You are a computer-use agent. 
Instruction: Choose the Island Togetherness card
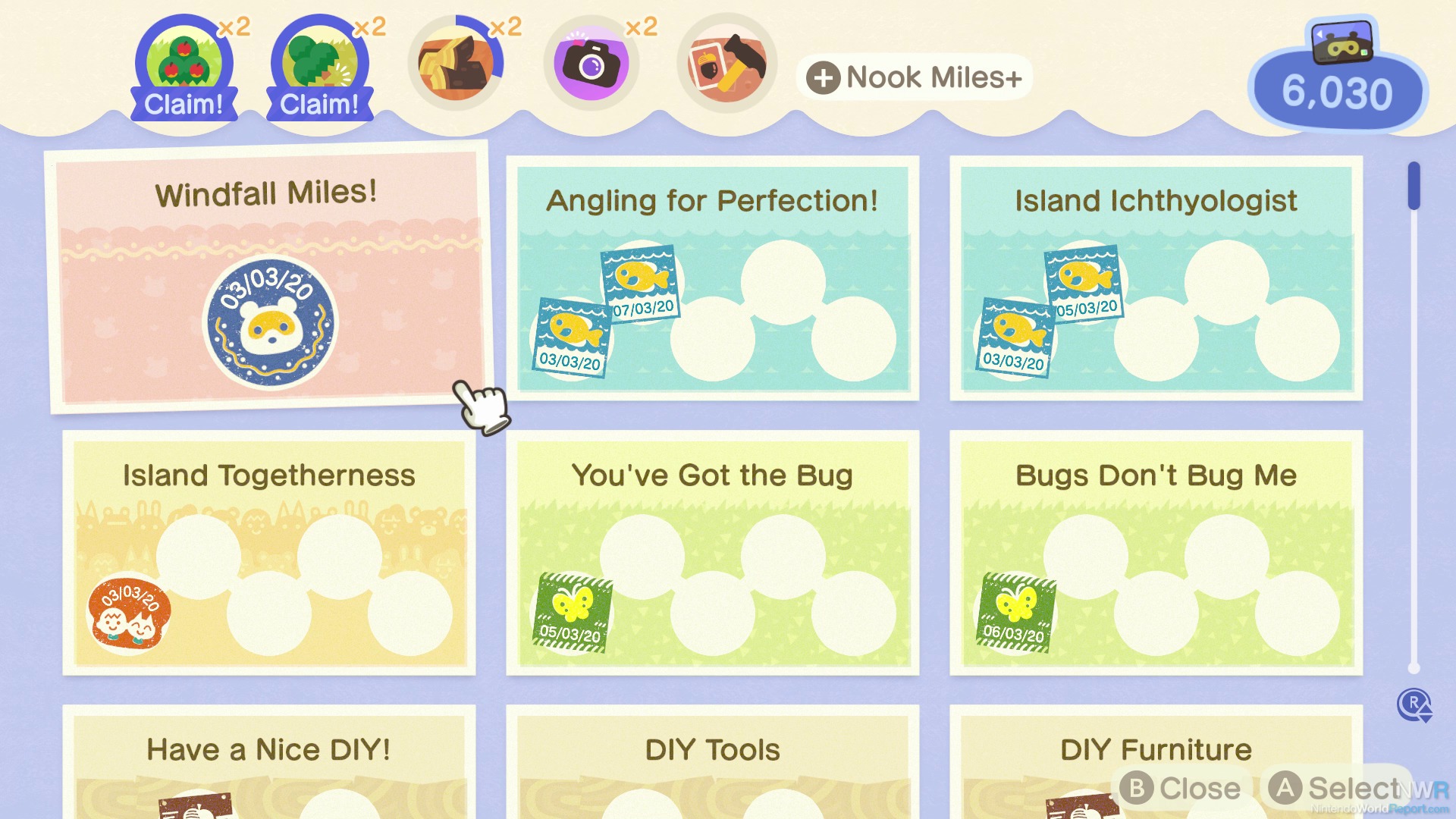click(269, 553)
